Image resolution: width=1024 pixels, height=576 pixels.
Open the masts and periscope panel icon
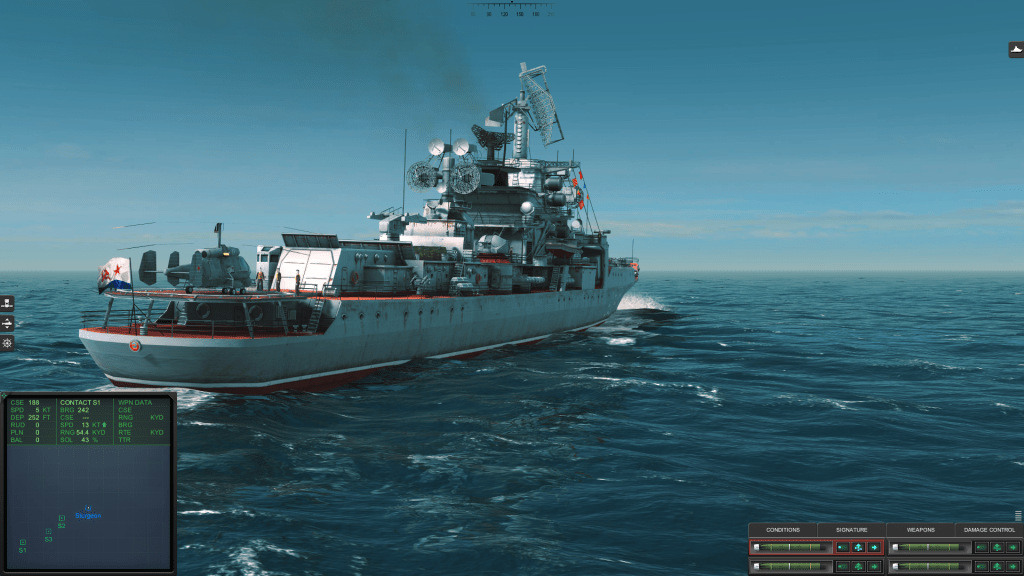[x=7, y=303]
